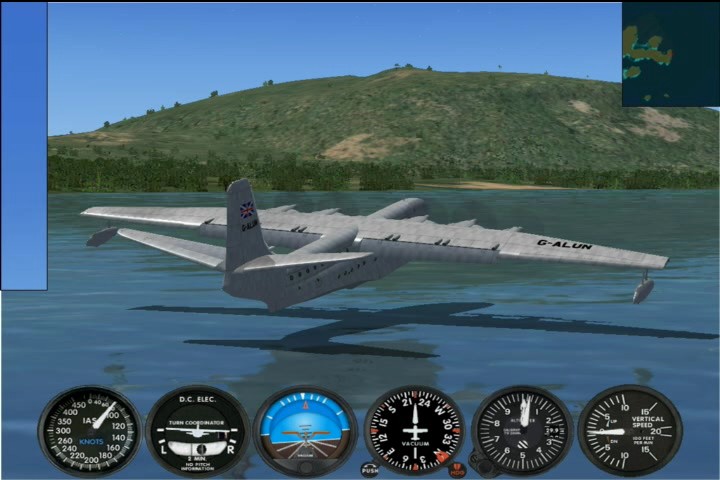
Task: Select the vertical speed indicator
Action: pos(630,430)
